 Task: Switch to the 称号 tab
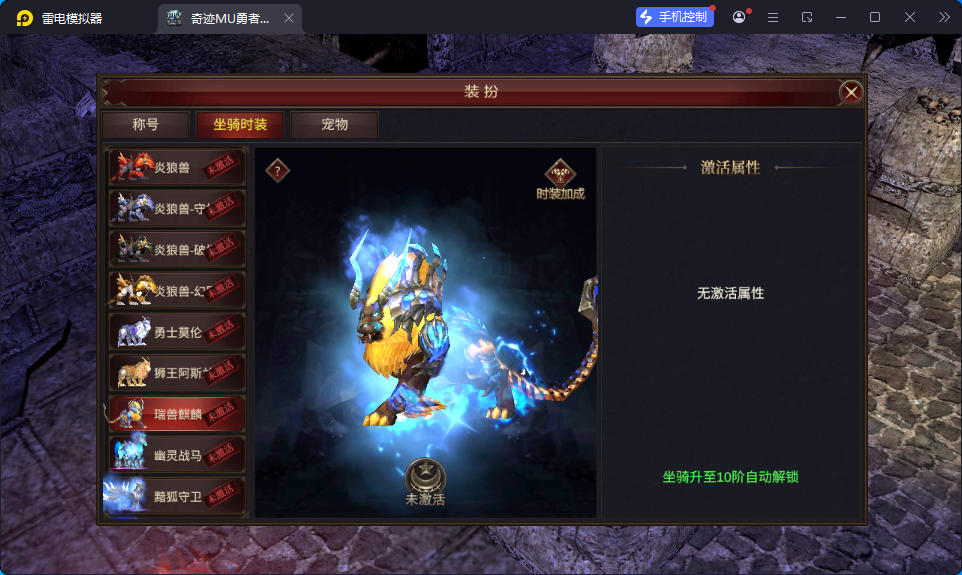coord(145,125)
